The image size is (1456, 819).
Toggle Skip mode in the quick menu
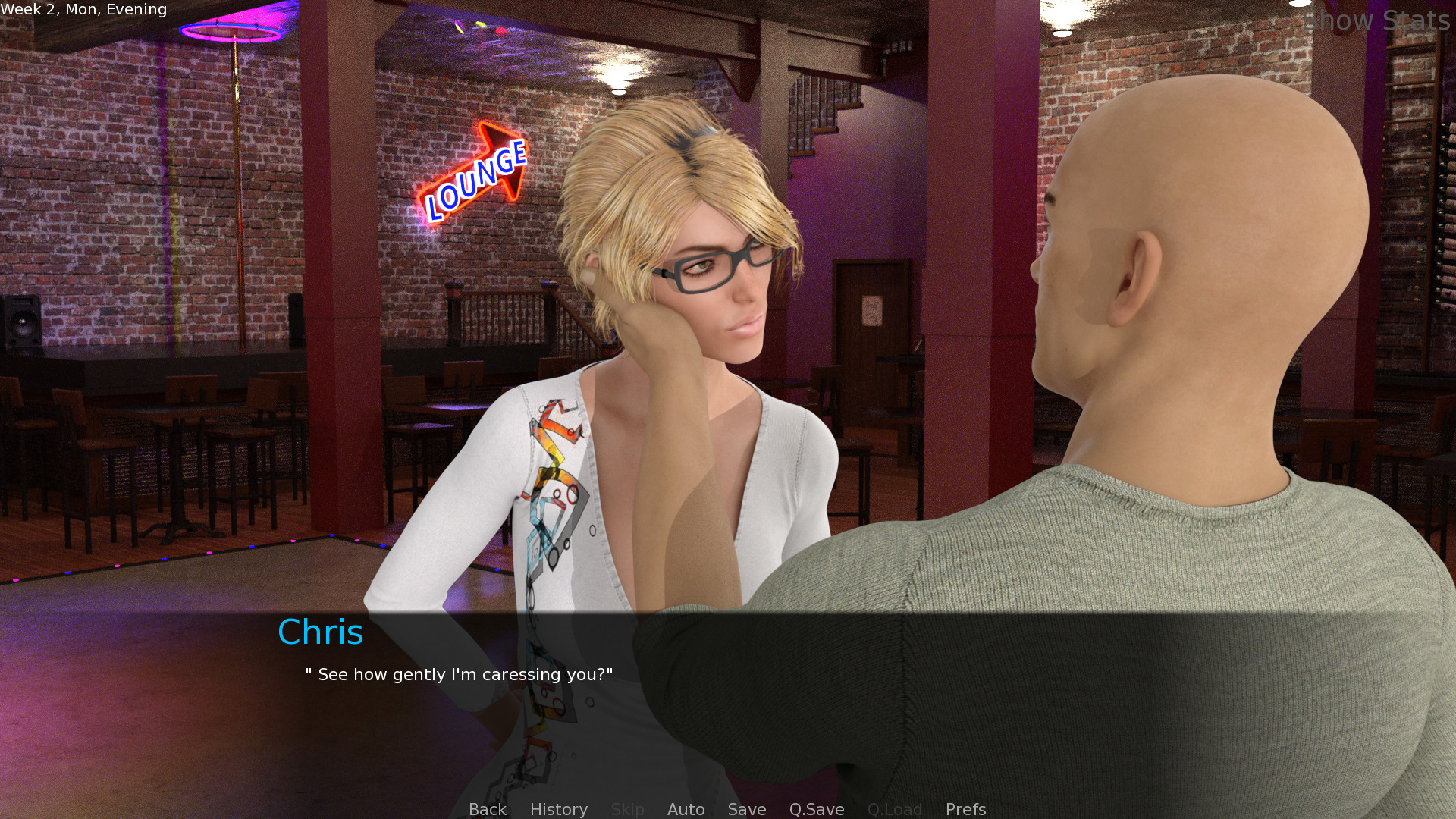(627, 809)
